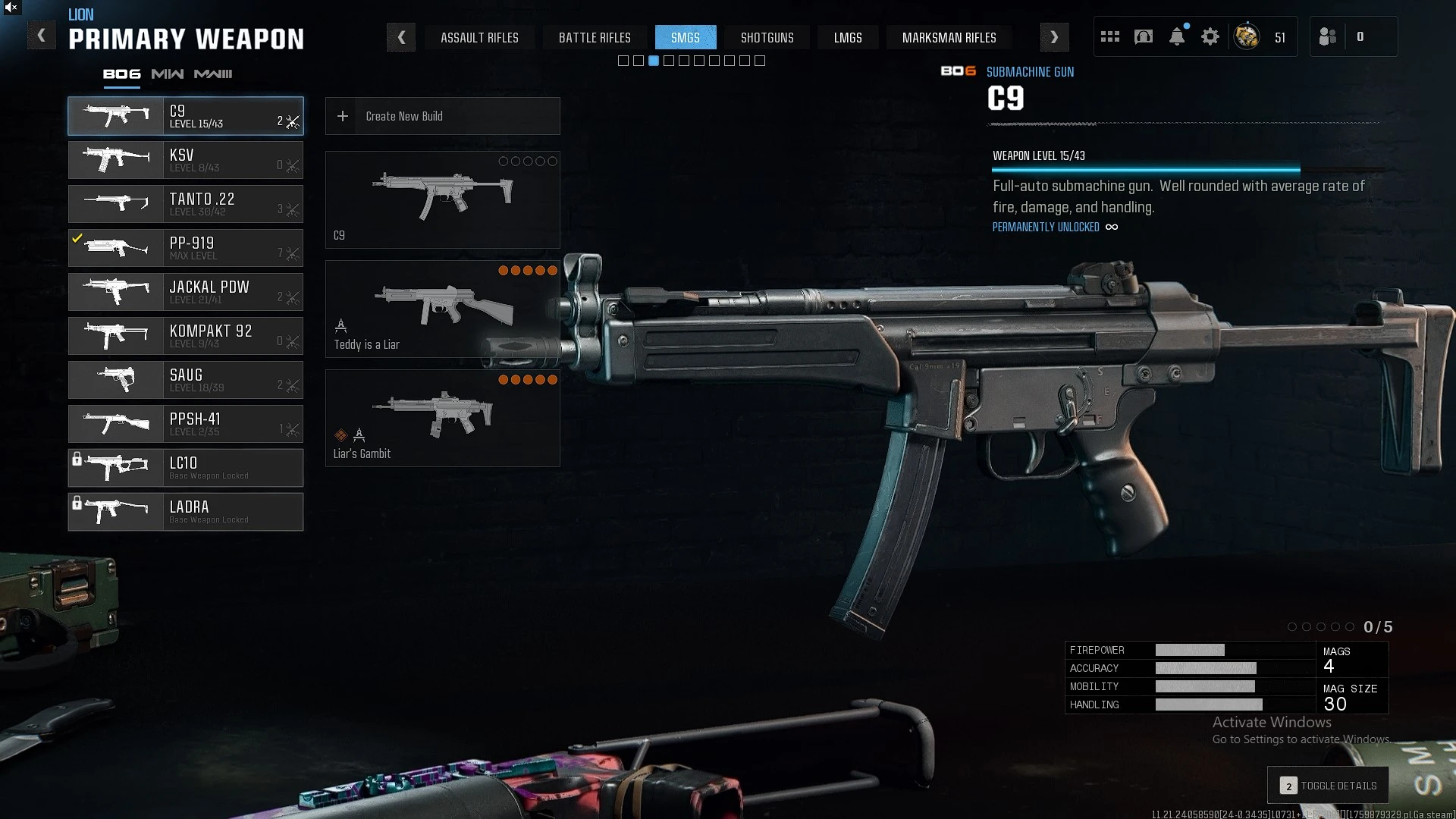Pick the Jackal PDW from the list
This screenshot has height=819, width=1456.
186,292
